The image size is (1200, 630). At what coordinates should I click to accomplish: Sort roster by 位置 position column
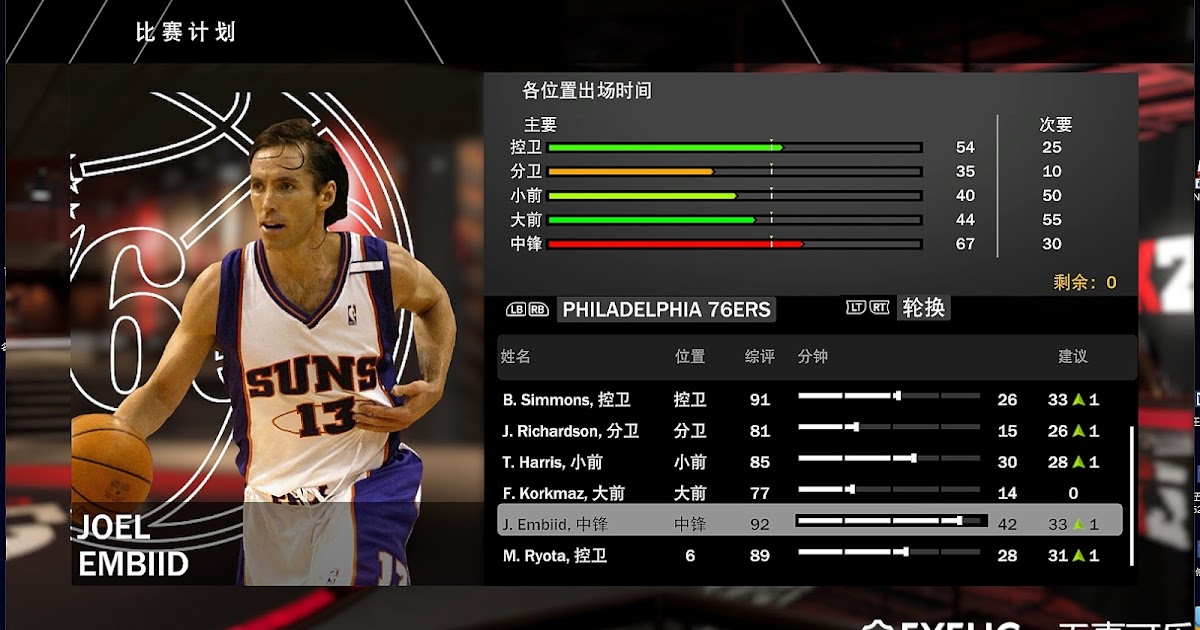point(690,356)
